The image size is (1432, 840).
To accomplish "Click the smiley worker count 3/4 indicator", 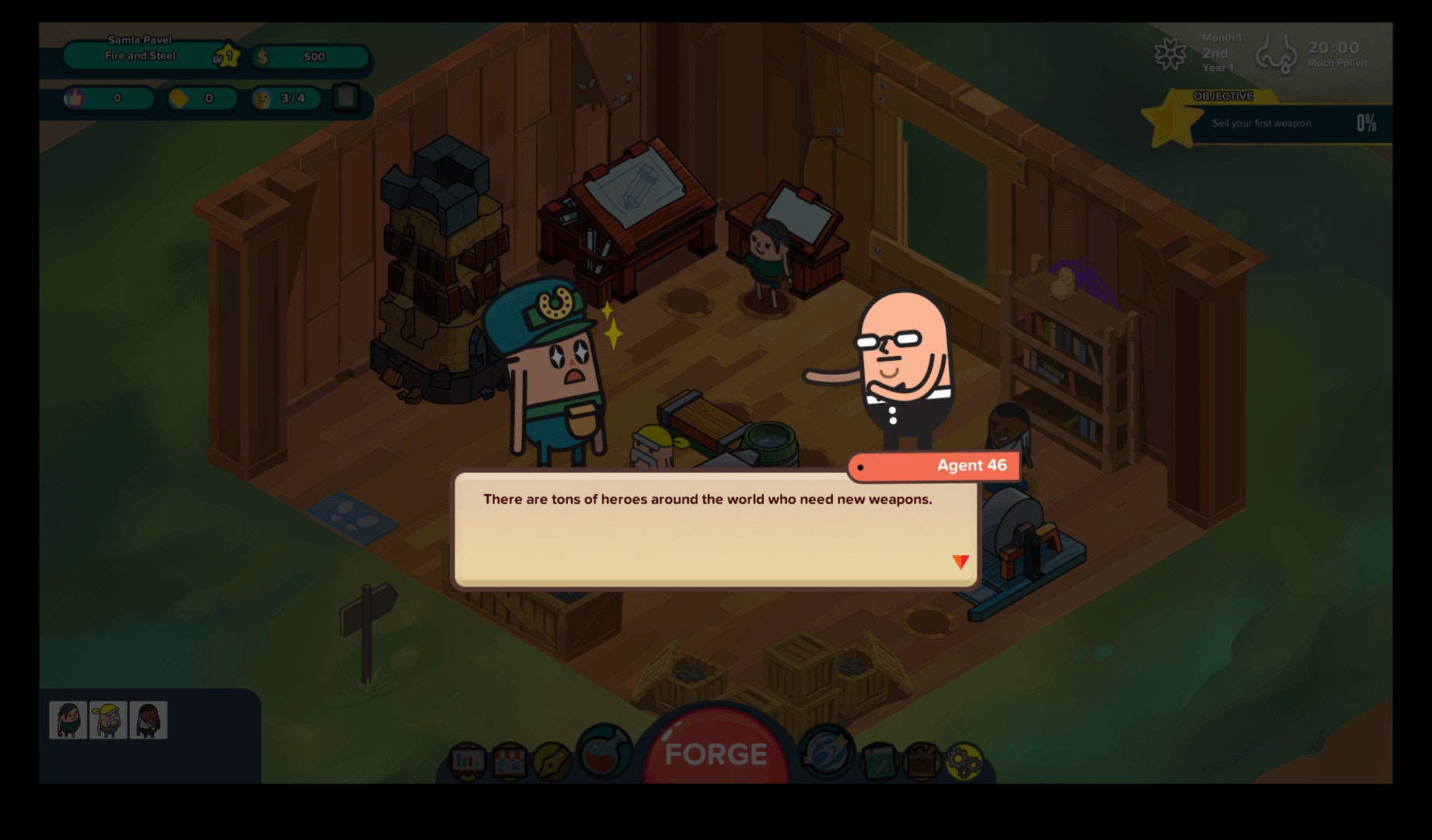I will 286,99.
